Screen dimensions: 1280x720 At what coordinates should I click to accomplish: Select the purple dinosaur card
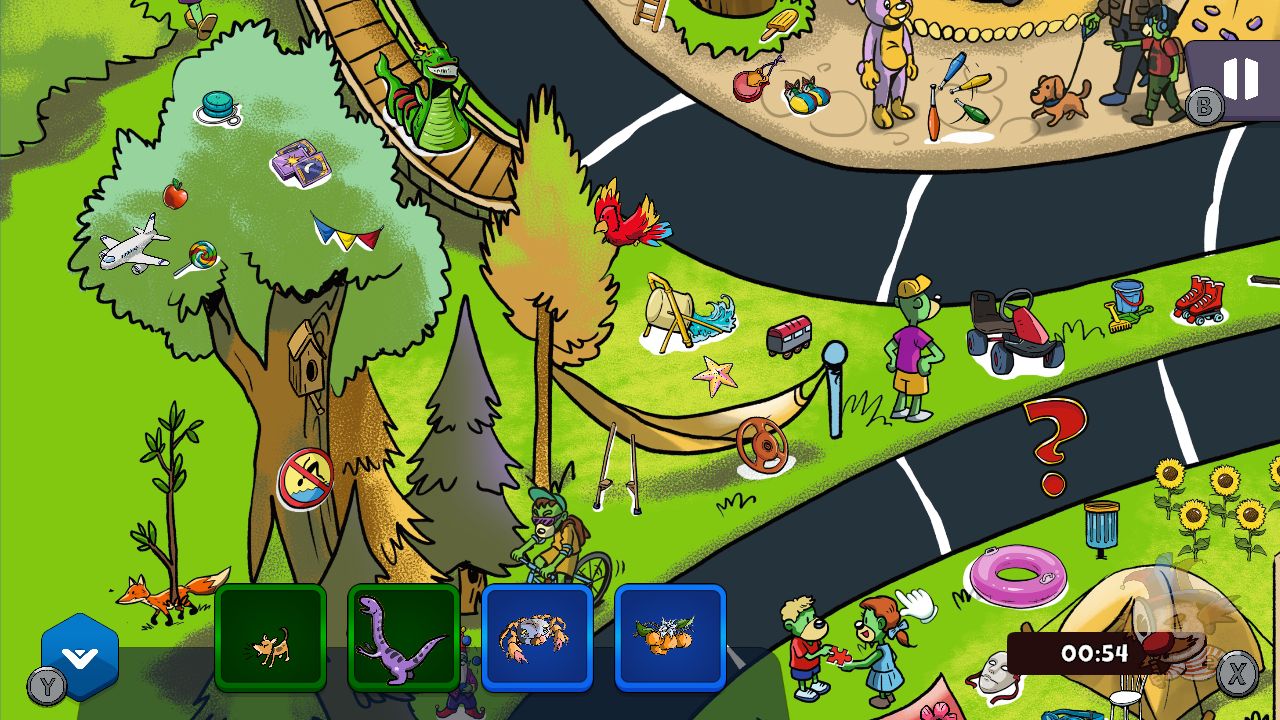point(404,640)
